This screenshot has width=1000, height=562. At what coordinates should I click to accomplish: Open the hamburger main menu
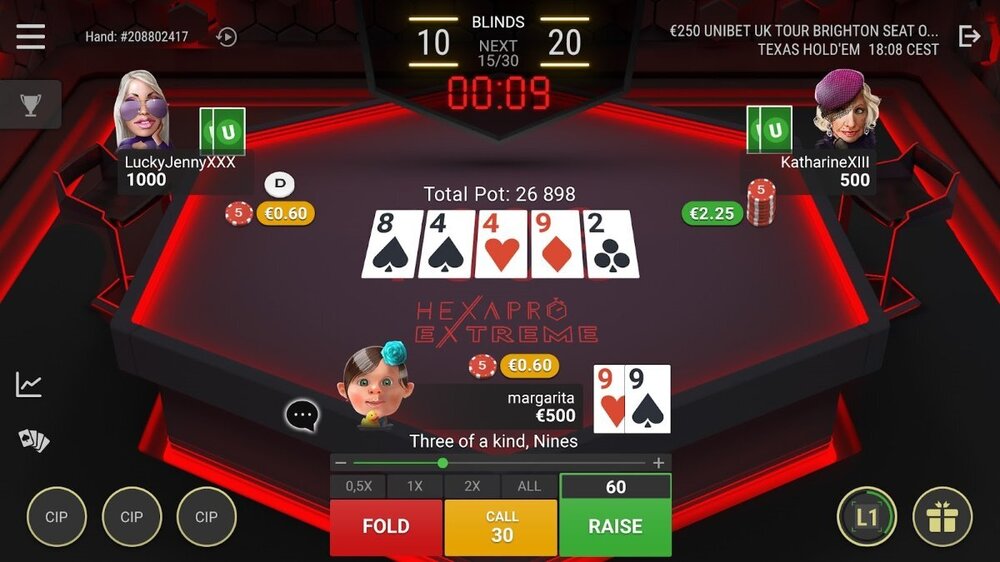click(30, 37)
